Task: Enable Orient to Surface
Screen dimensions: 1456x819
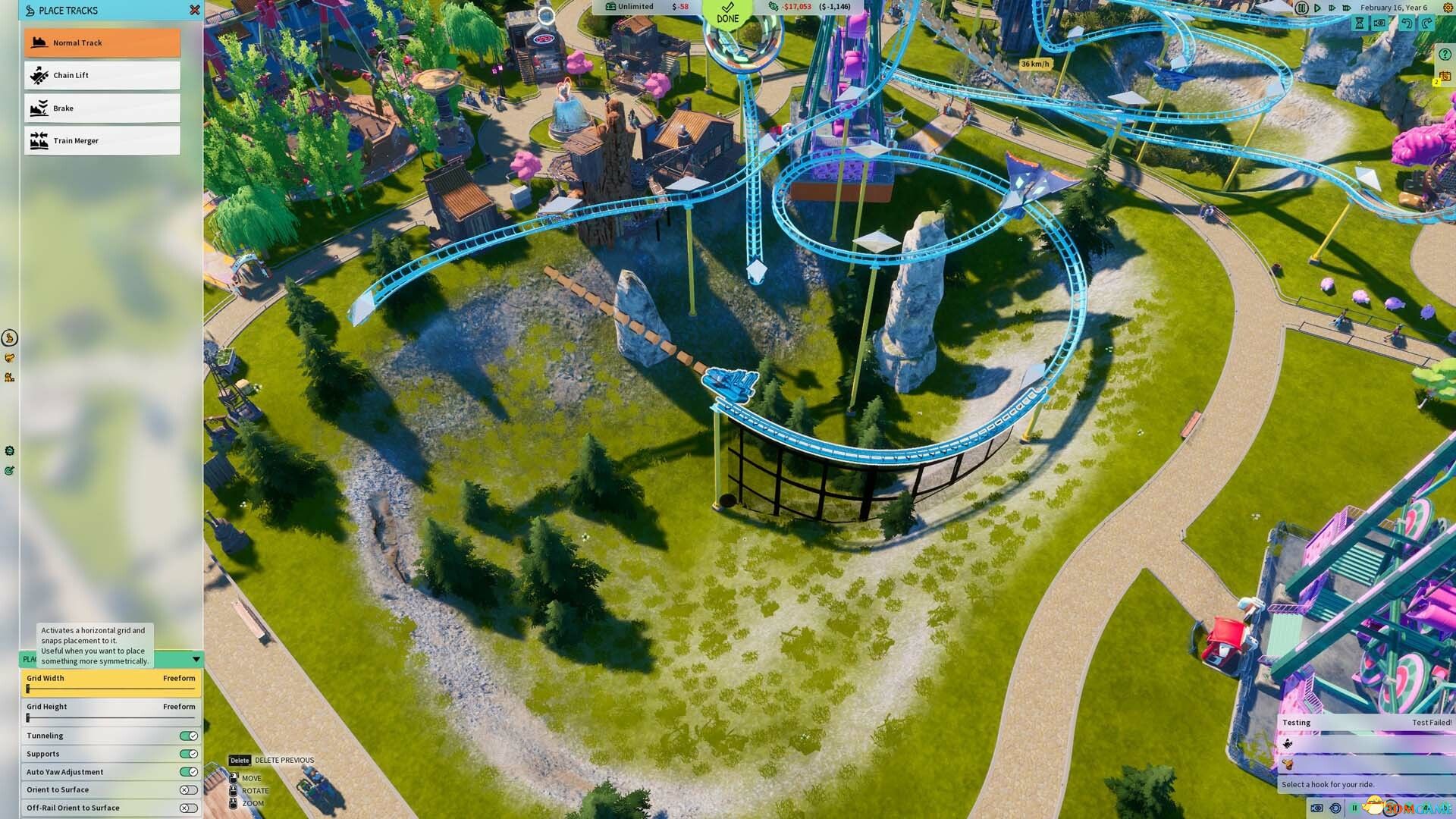Action: click(x=188, y=789)
